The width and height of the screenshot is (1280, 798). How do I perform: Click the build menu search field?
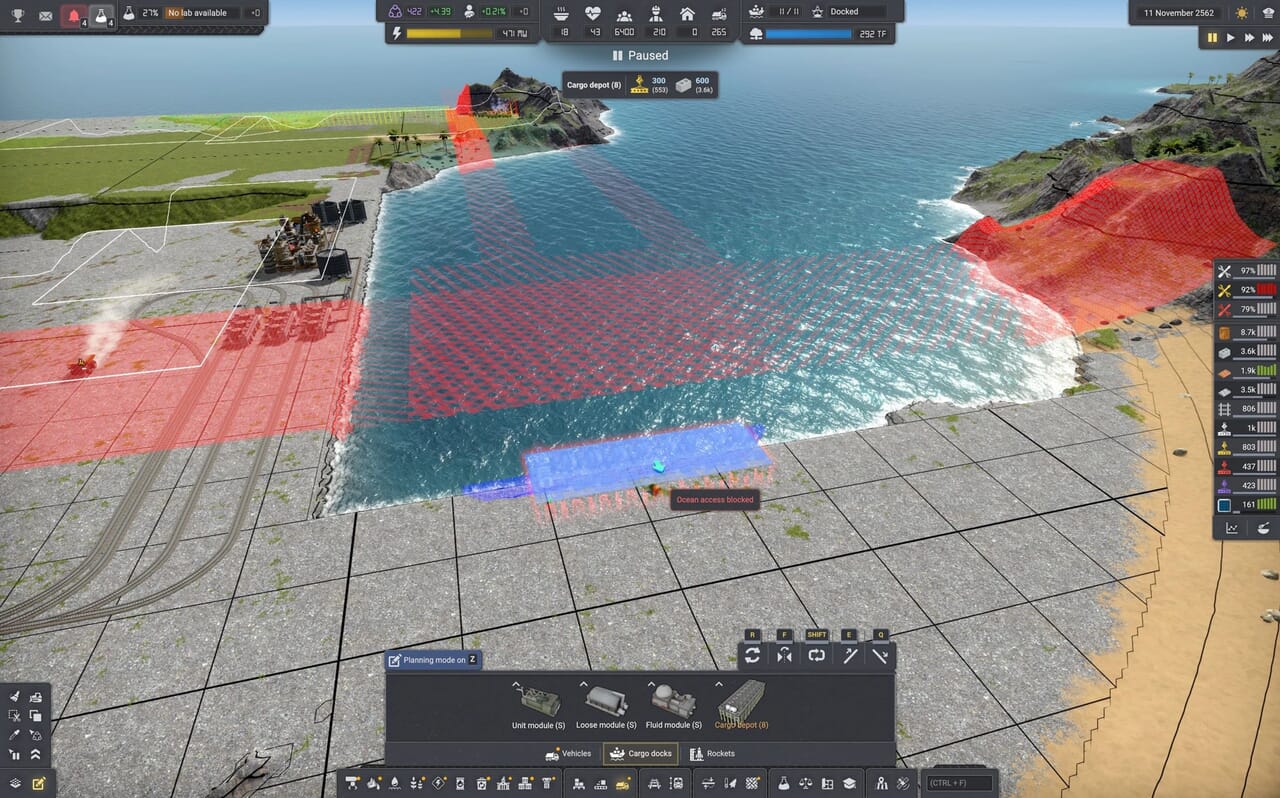pyautogui.click(x=960, y=783)
